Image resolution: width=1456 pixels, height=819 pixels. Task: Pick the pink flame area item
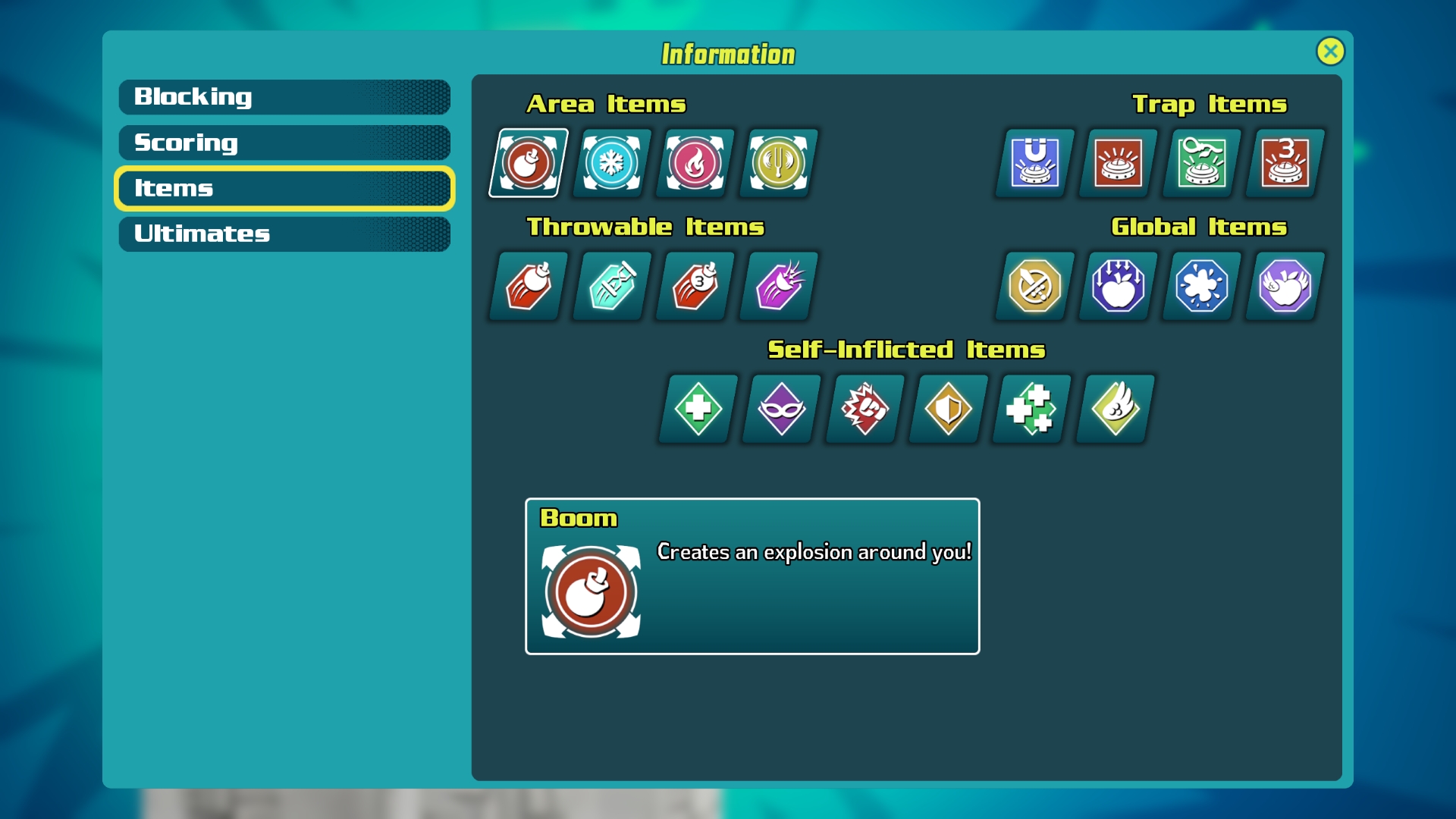[x=695, y=163]
